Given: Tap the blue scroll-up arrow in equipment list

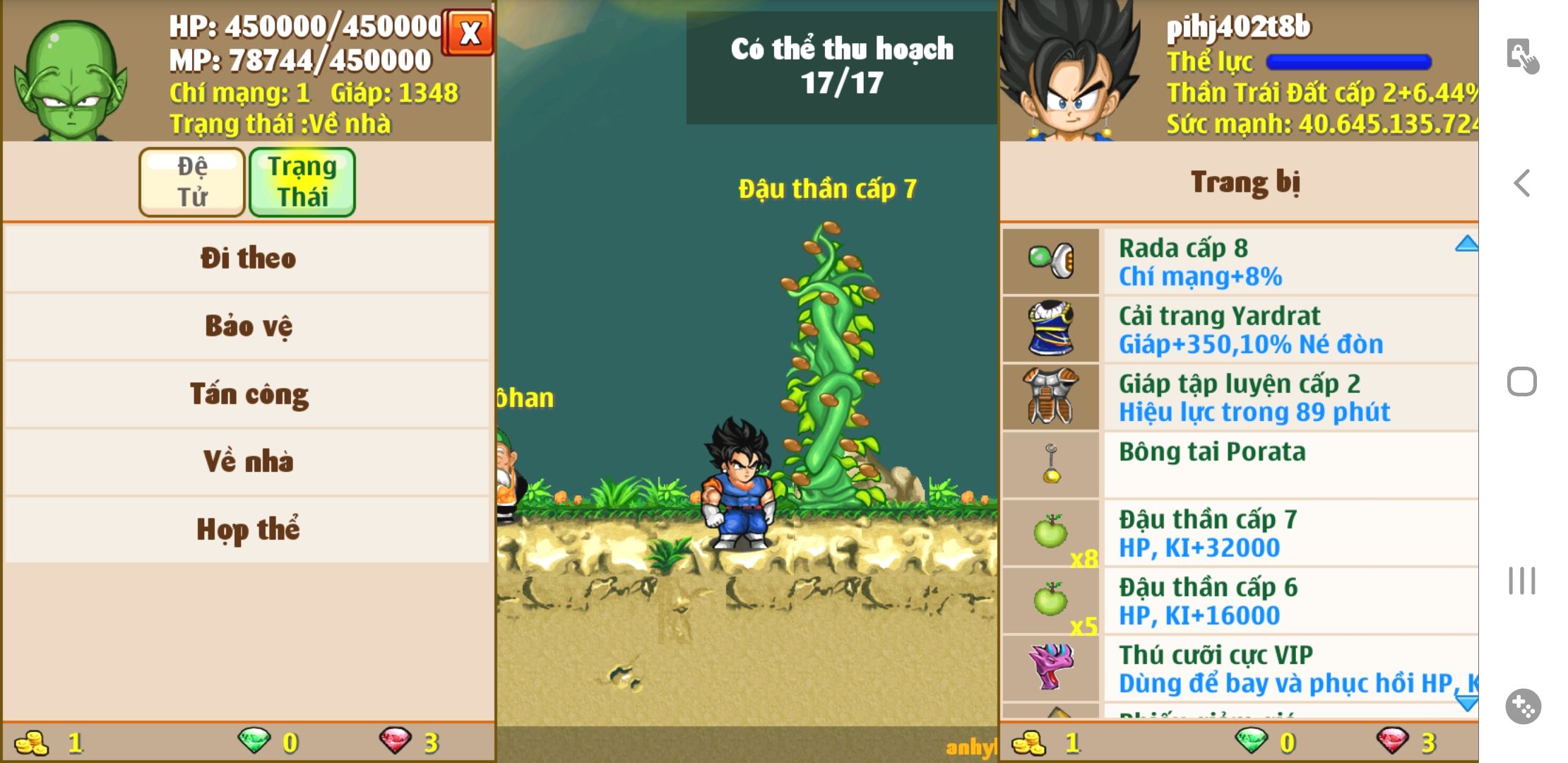Looking at the screenshot, I should (x=1466, y=244).
